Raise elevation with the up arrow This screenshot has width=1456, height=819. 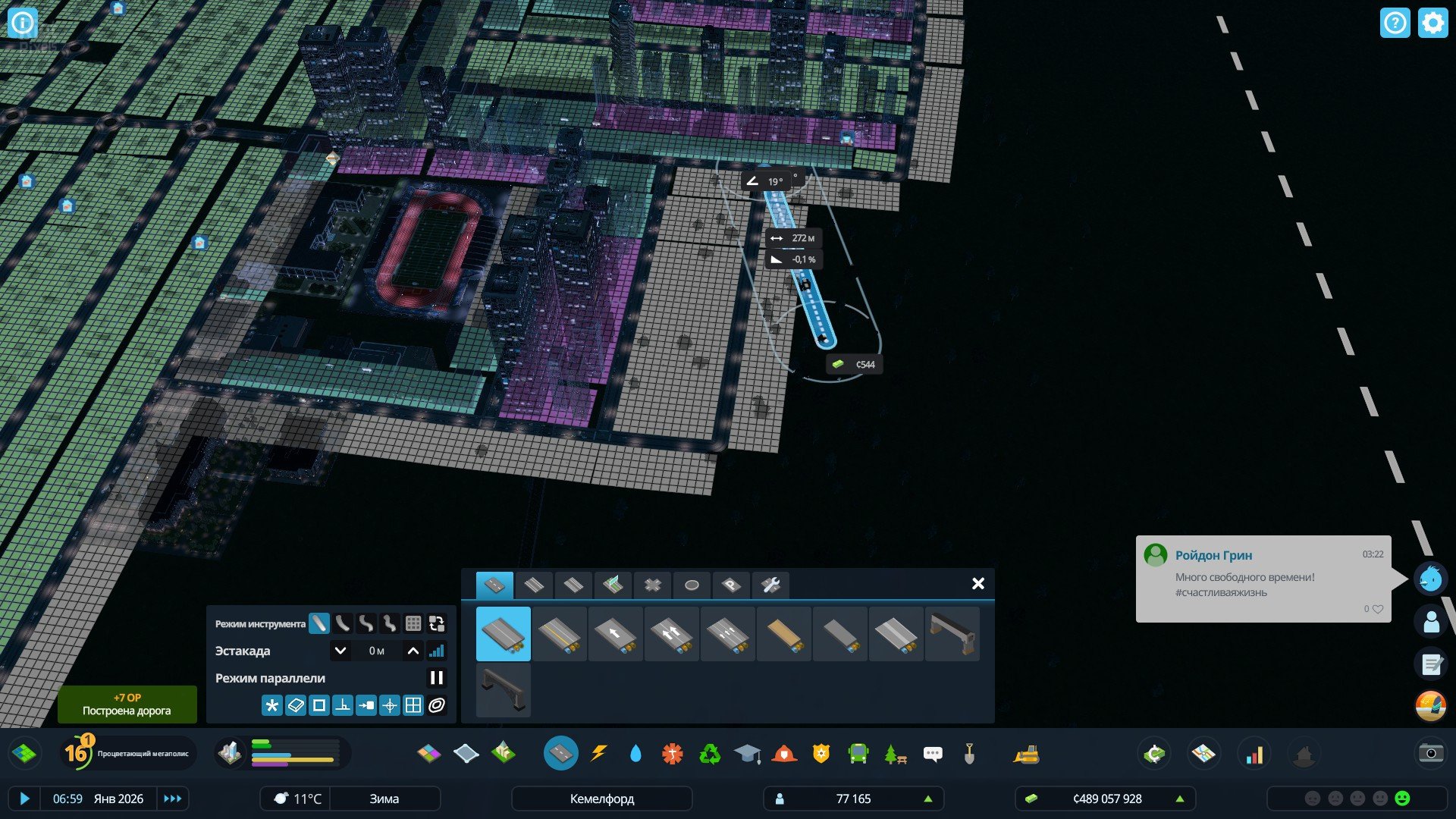413,651
